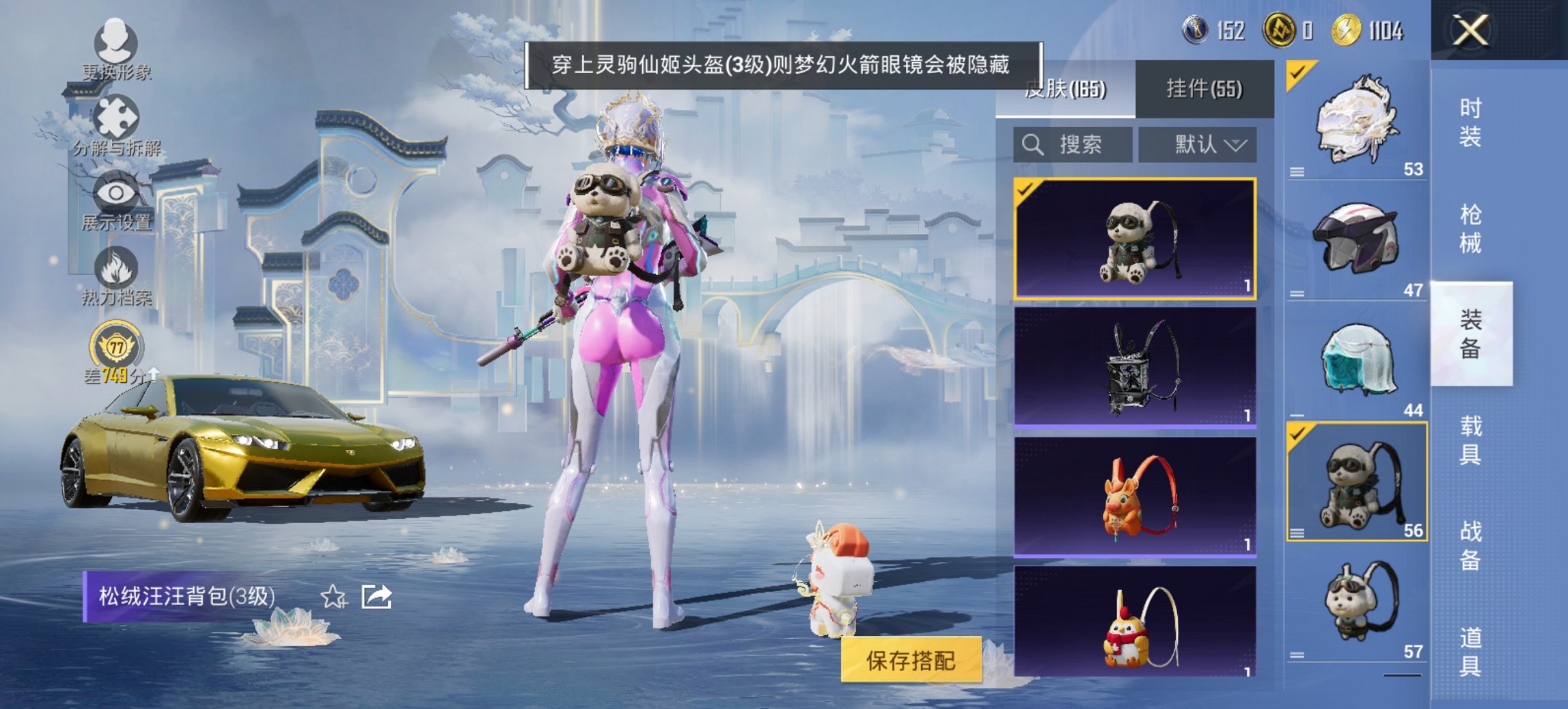Viewport: 1568px width, 709px height.
Task: Switch to the 挂件(55) tab
Action: coord(1202,90)
